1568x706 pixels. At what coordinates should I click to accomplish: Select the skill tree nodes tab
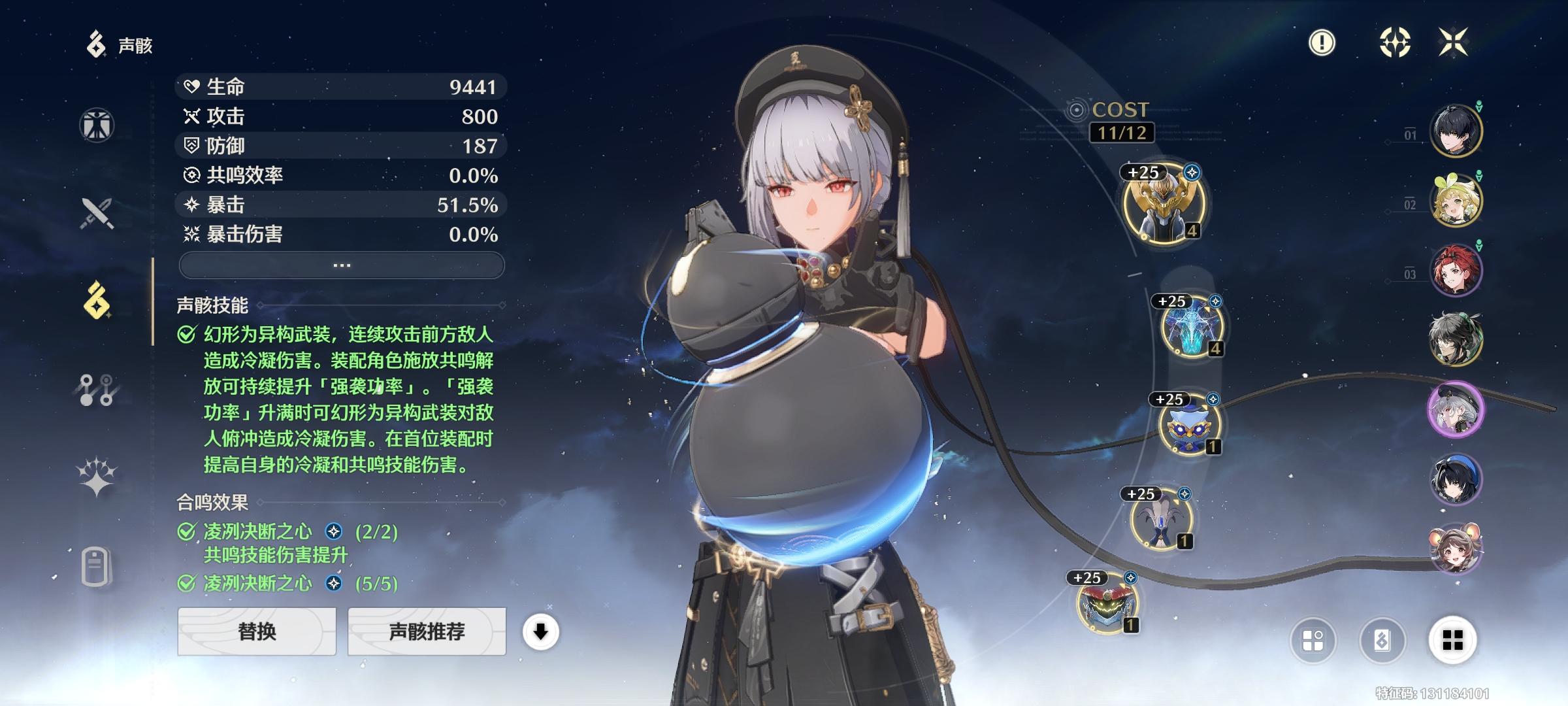click(97, 390)
